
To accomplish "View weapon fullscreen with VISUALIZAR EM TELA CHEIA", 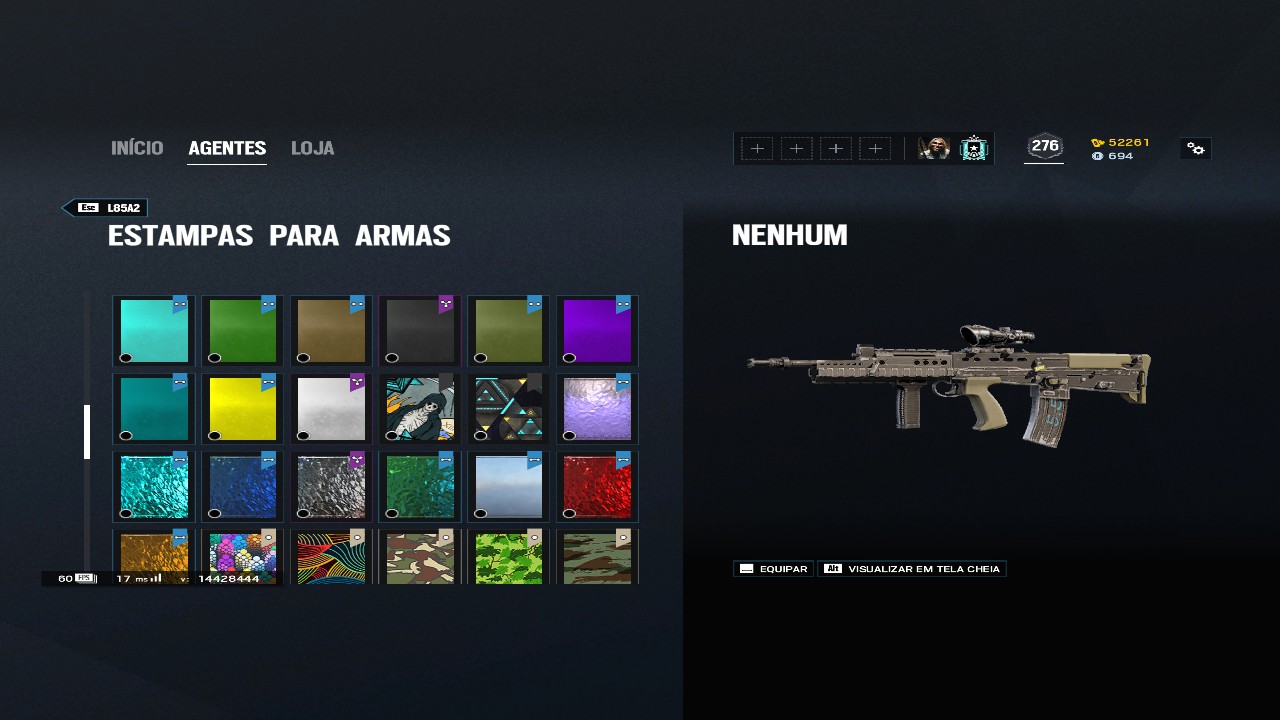I will (911, 569).
